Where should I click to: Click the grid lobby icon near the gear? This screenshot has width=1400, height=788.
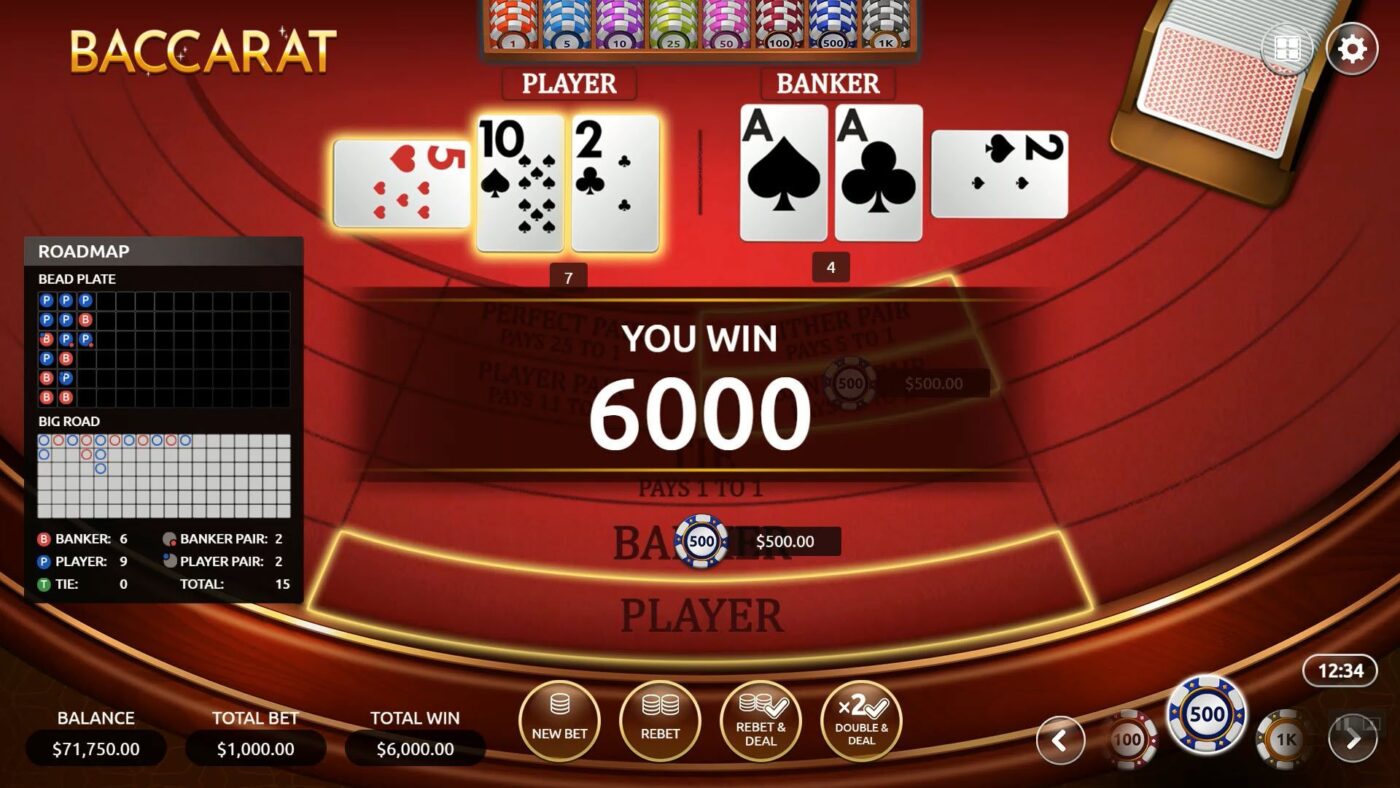pyautogui.click(x=1288, y=47)
